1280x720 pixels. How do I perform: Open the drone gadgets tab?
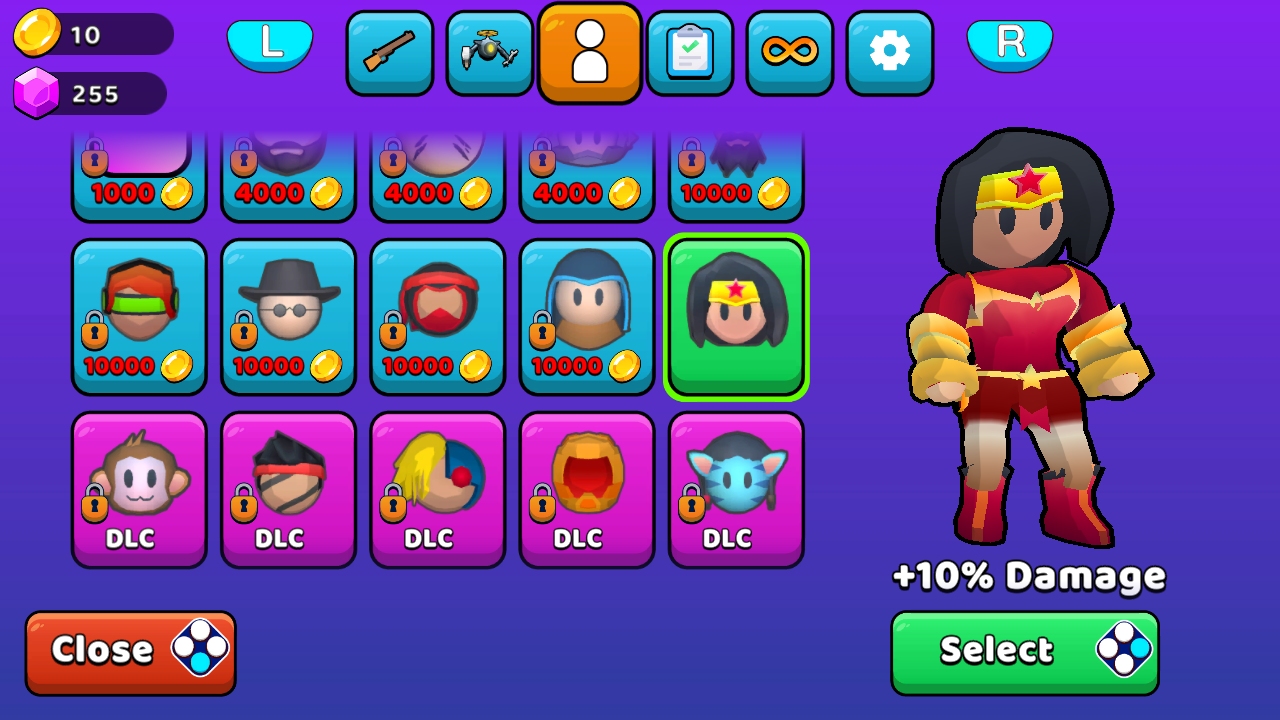(490, 52)
